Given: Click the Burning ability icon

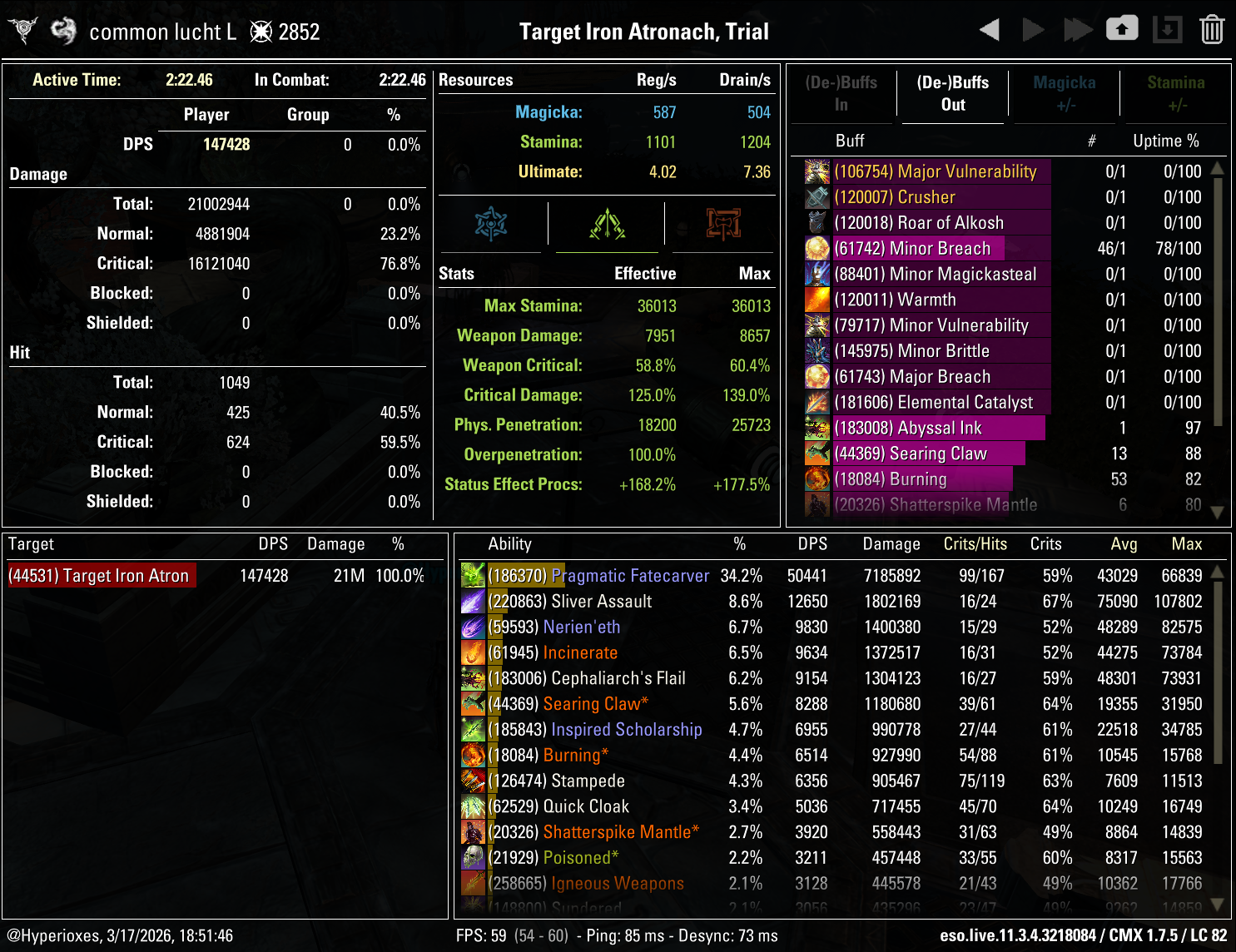Looking at the screenshot, I should pos(474,755).
